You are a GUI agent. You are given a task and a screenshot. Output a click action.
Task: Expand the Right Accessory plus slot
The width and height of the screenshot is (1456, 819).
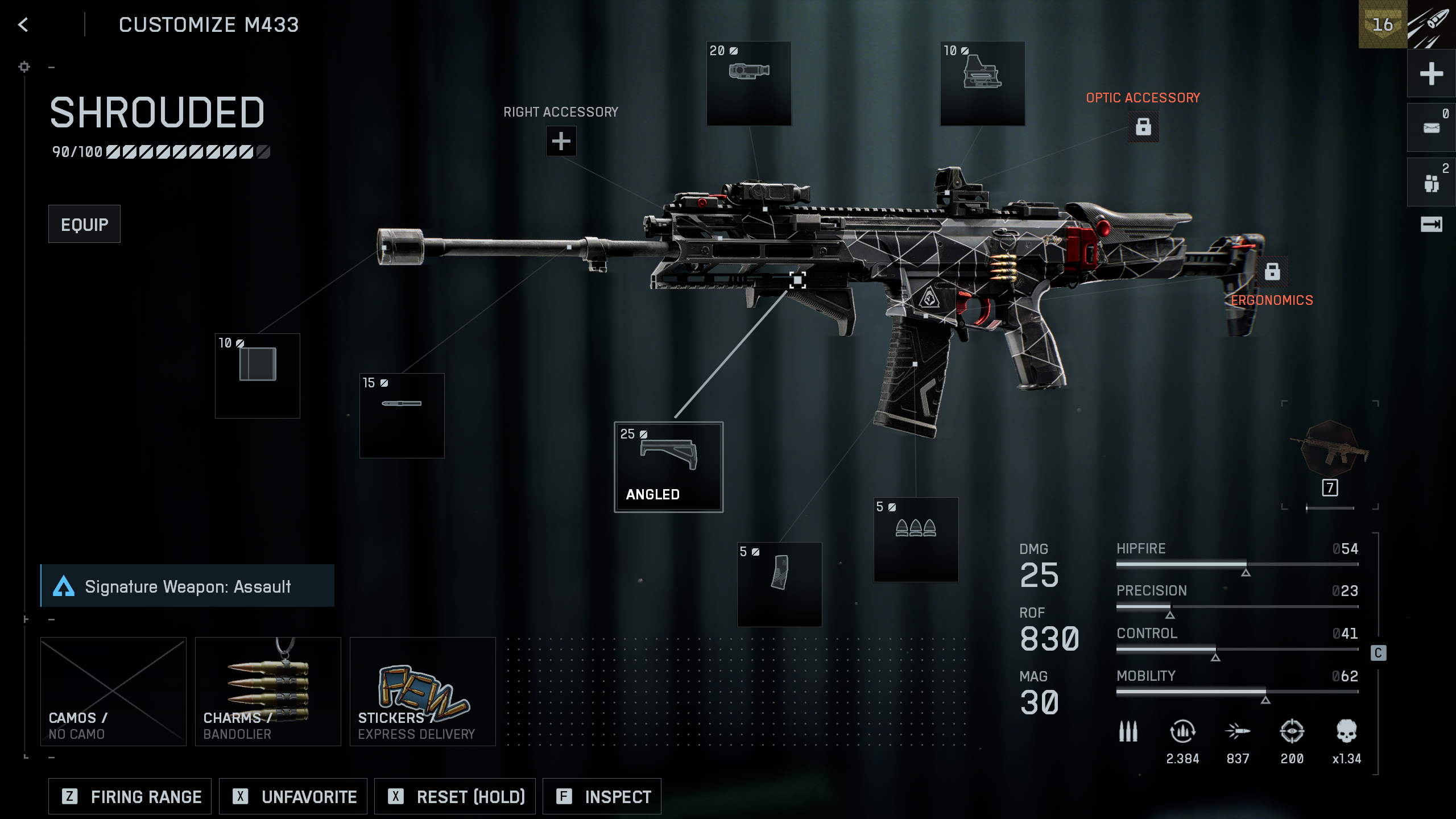click(x=561, y=140)
